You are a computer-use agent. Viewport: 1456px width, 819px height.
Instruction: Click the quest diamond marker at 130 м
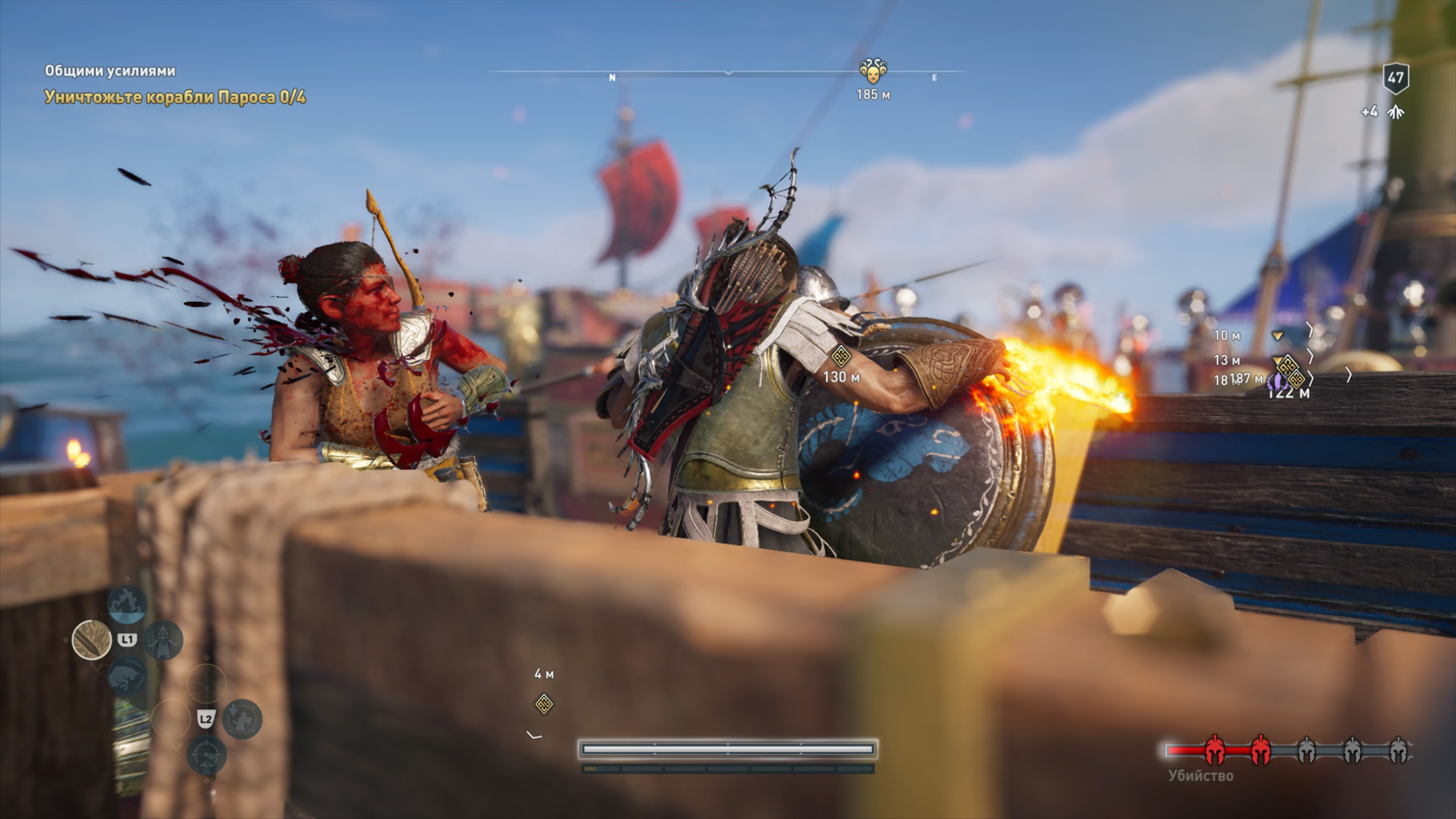pos(841,356)
